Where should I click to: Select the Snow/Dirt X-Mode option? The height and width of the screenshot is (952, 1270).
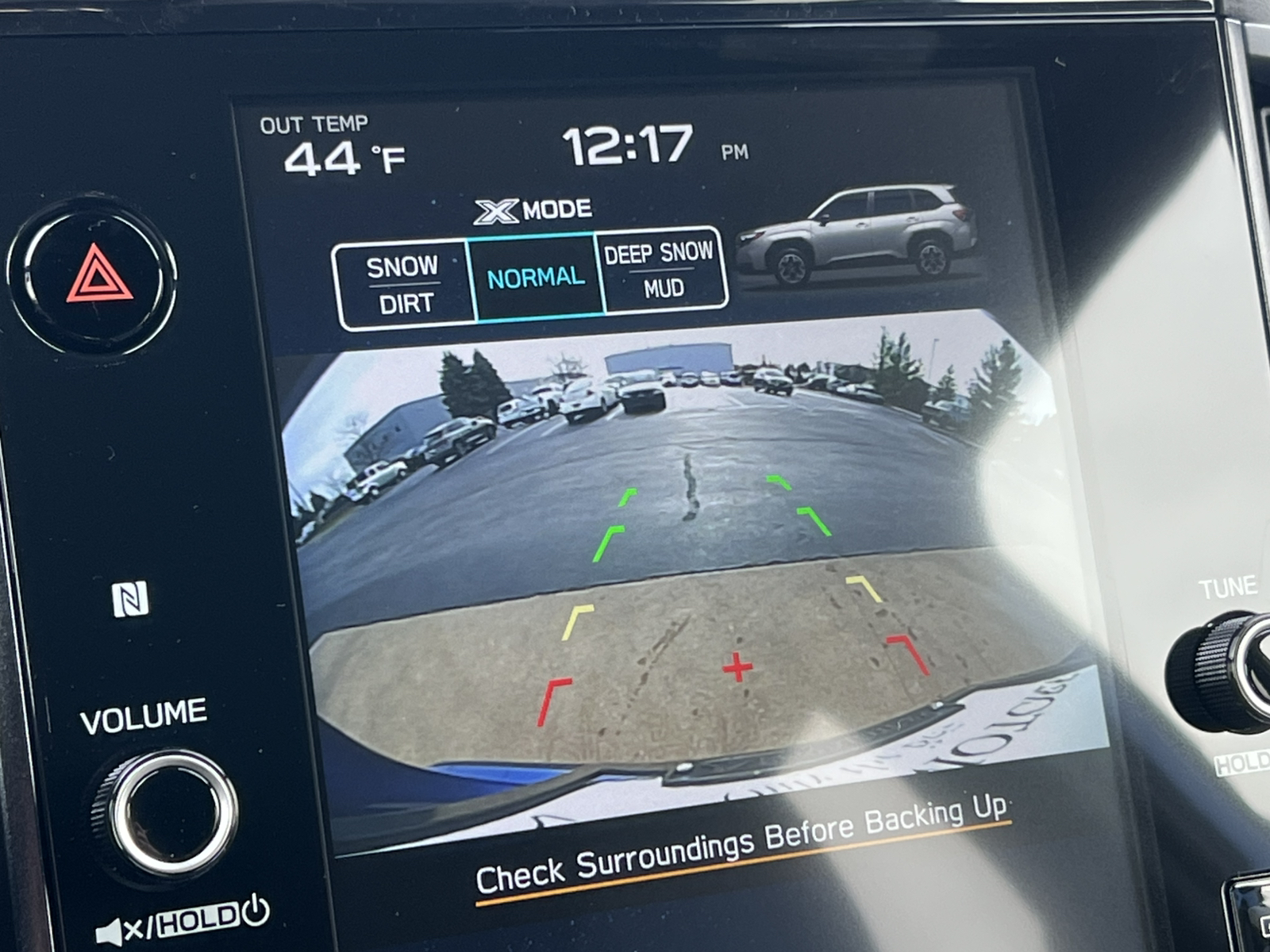point(404,285)
